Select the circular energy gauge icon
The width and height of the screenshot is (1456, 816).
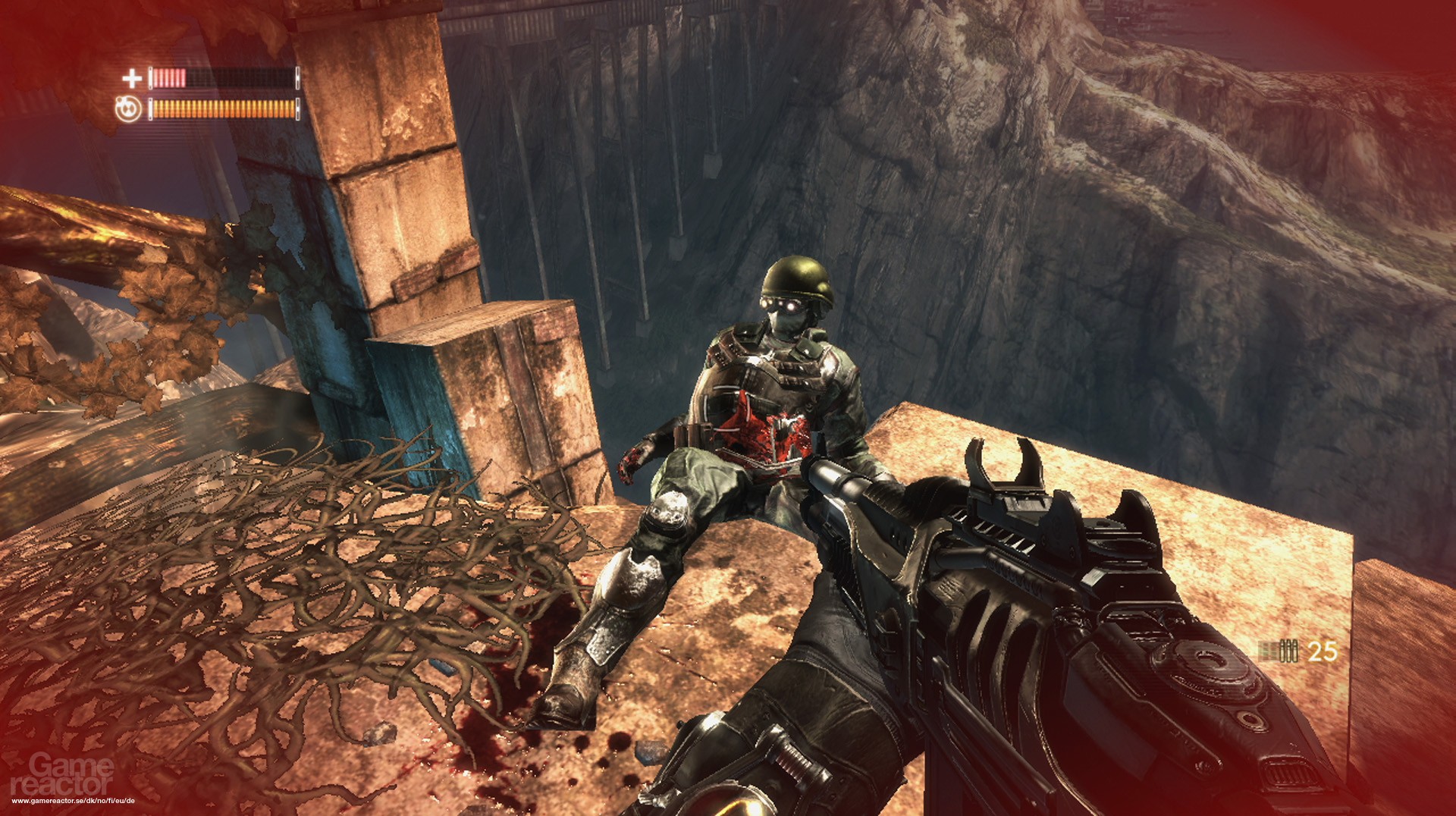pyautogui.click(x=128, y=109)
